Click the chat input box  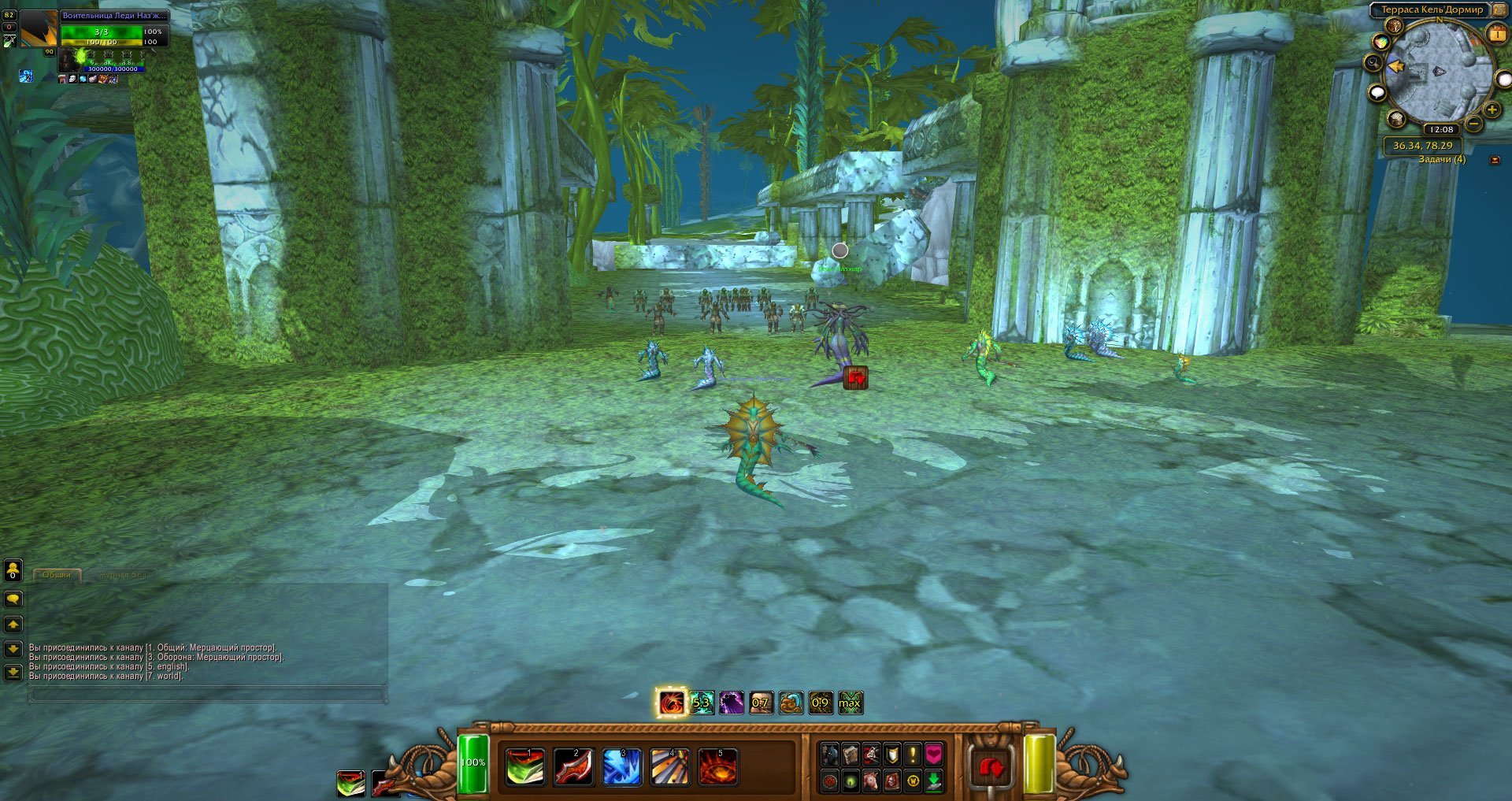click(x=208, y=694)
